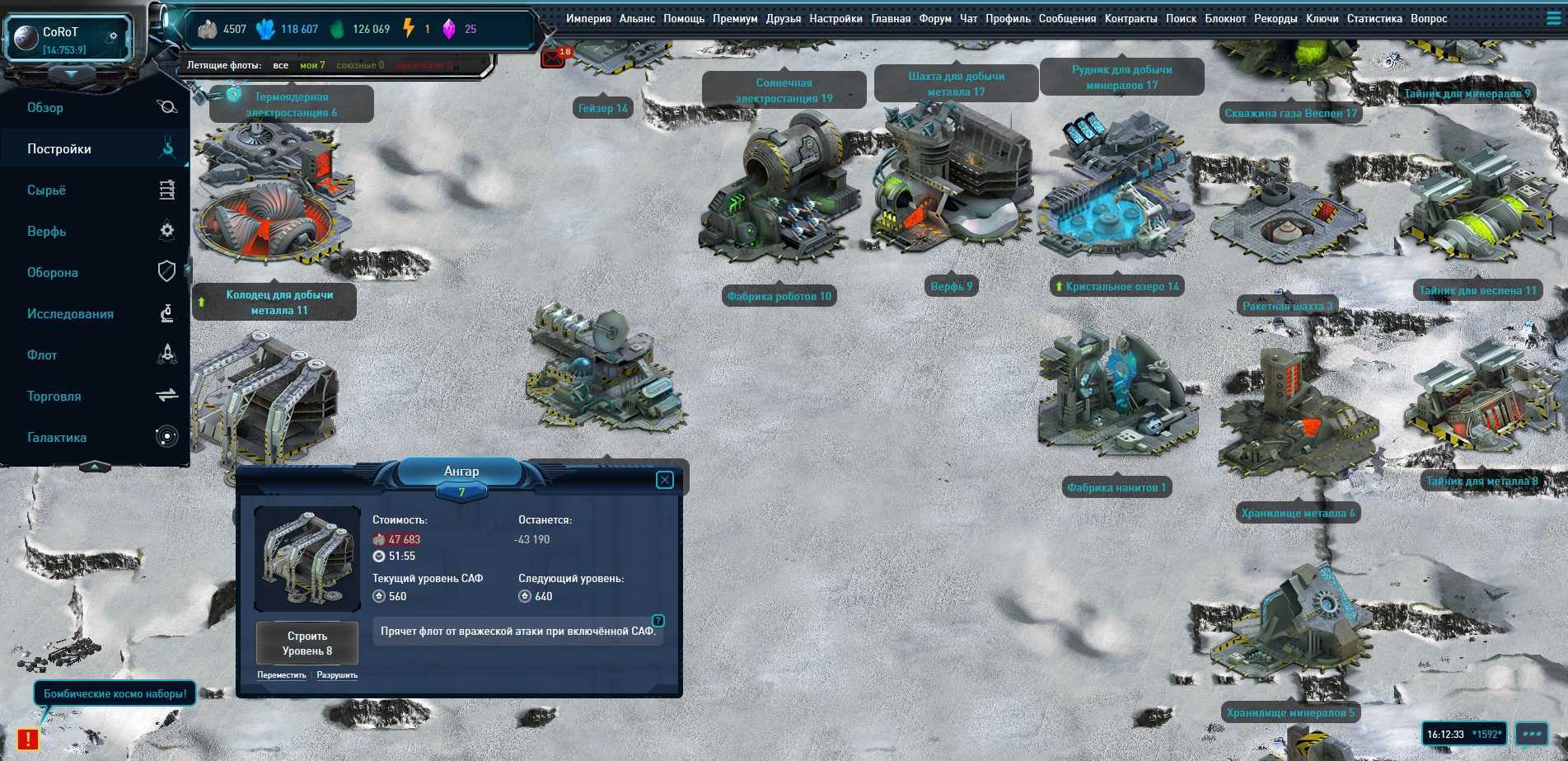The height and width of the screenshot is (761, 1568).
Task: Click the Строить Уровень 8 button
Action: [307, 643]
